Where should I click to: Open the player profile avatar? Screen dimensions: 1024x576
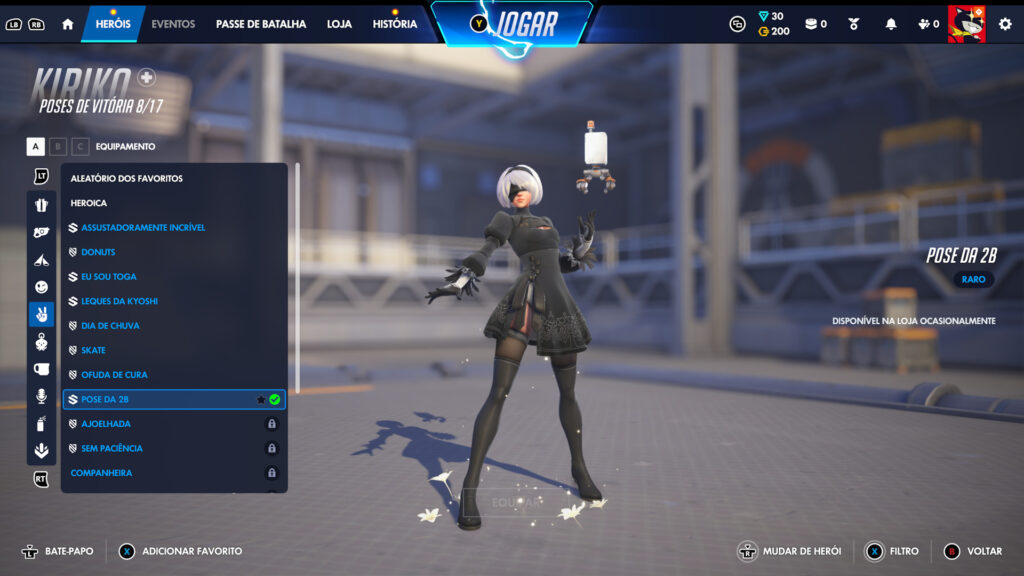click(966, 24)
